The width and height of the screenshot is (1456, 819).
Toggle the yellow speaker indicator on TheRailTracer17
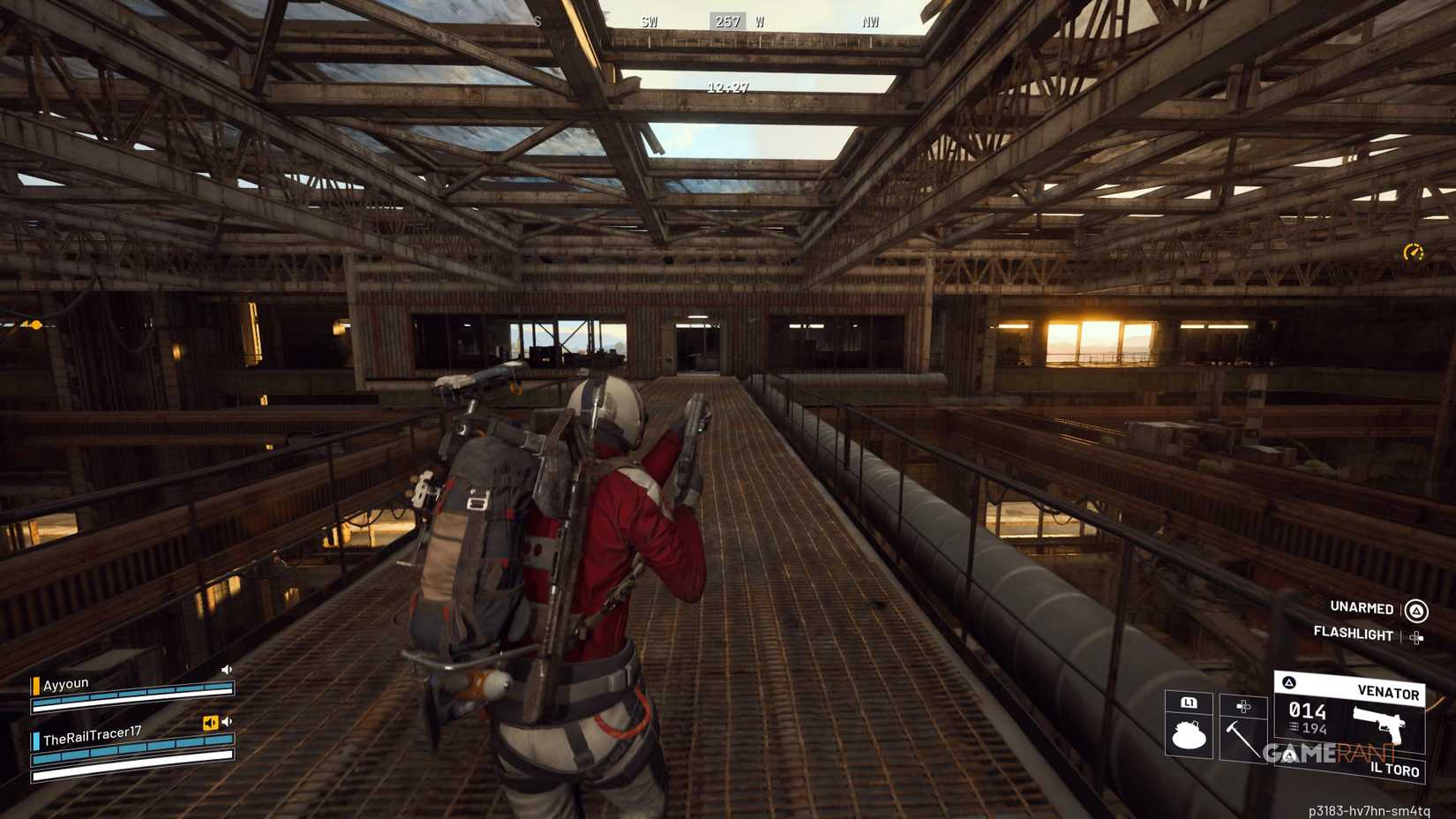[x=211, y=722]
